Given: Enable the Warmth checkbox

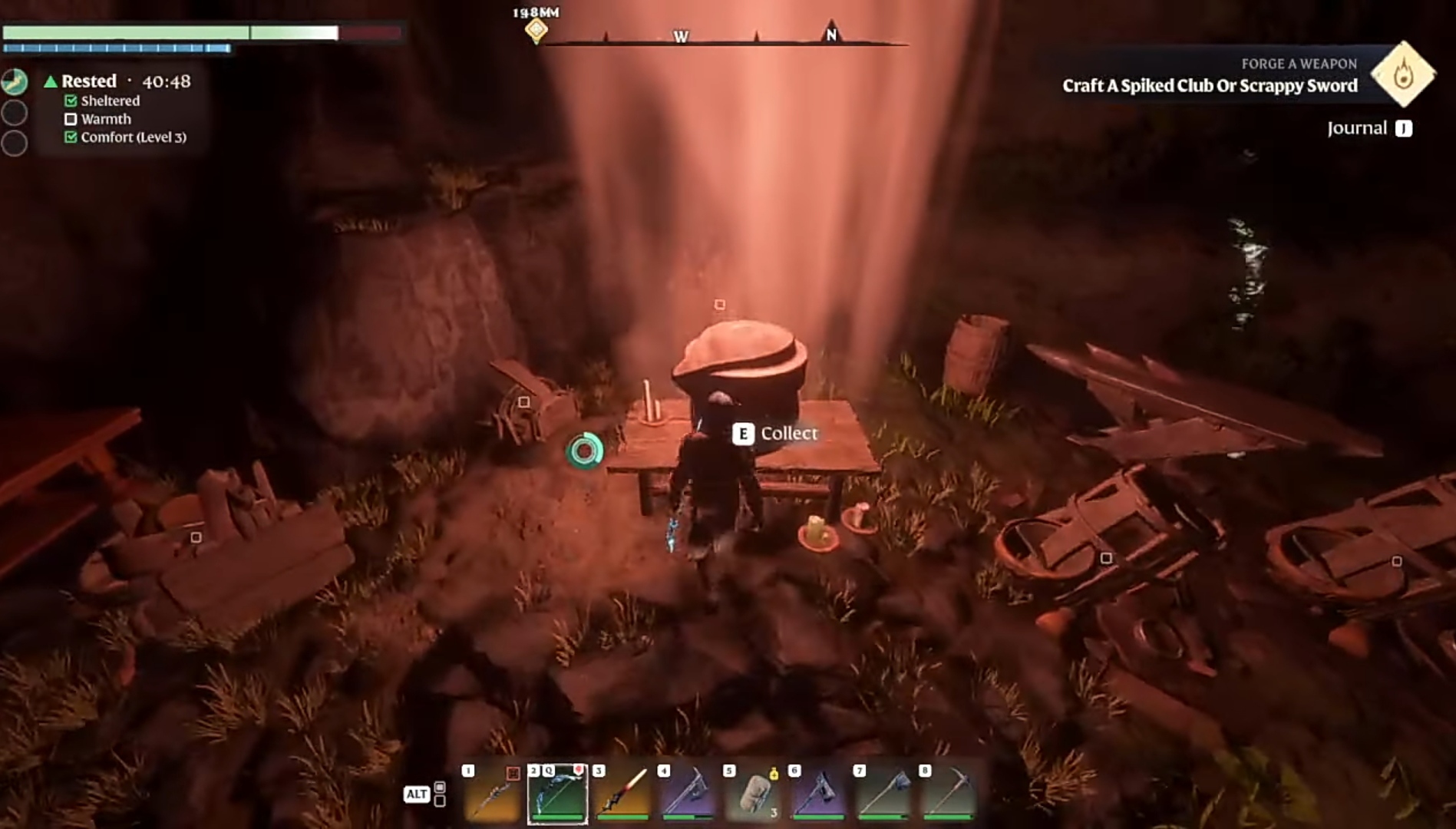Looking at the screenshot, I should tap(71, 120).
